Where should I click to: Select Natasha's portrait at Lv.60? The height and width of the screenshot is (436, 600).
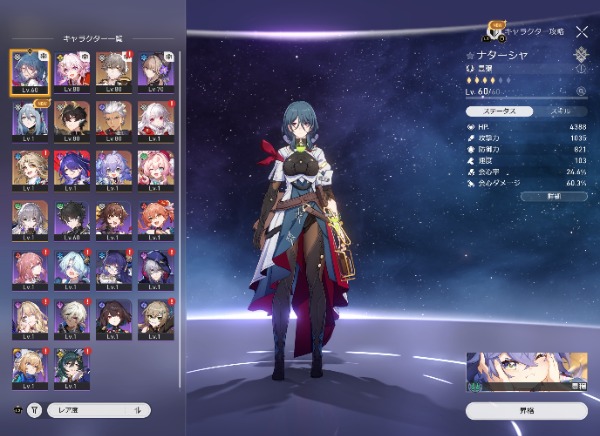[x=29, y=70]
